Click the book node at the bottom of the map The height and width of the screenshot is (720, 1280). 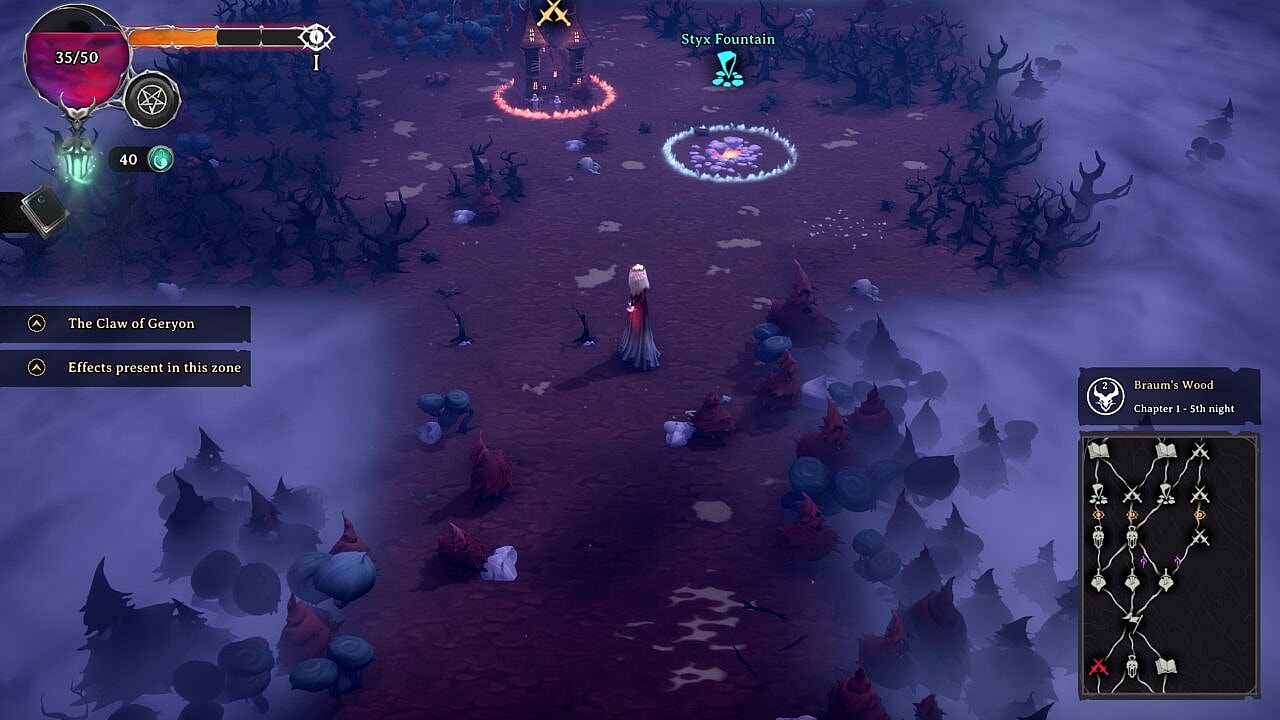[1167, 664]
